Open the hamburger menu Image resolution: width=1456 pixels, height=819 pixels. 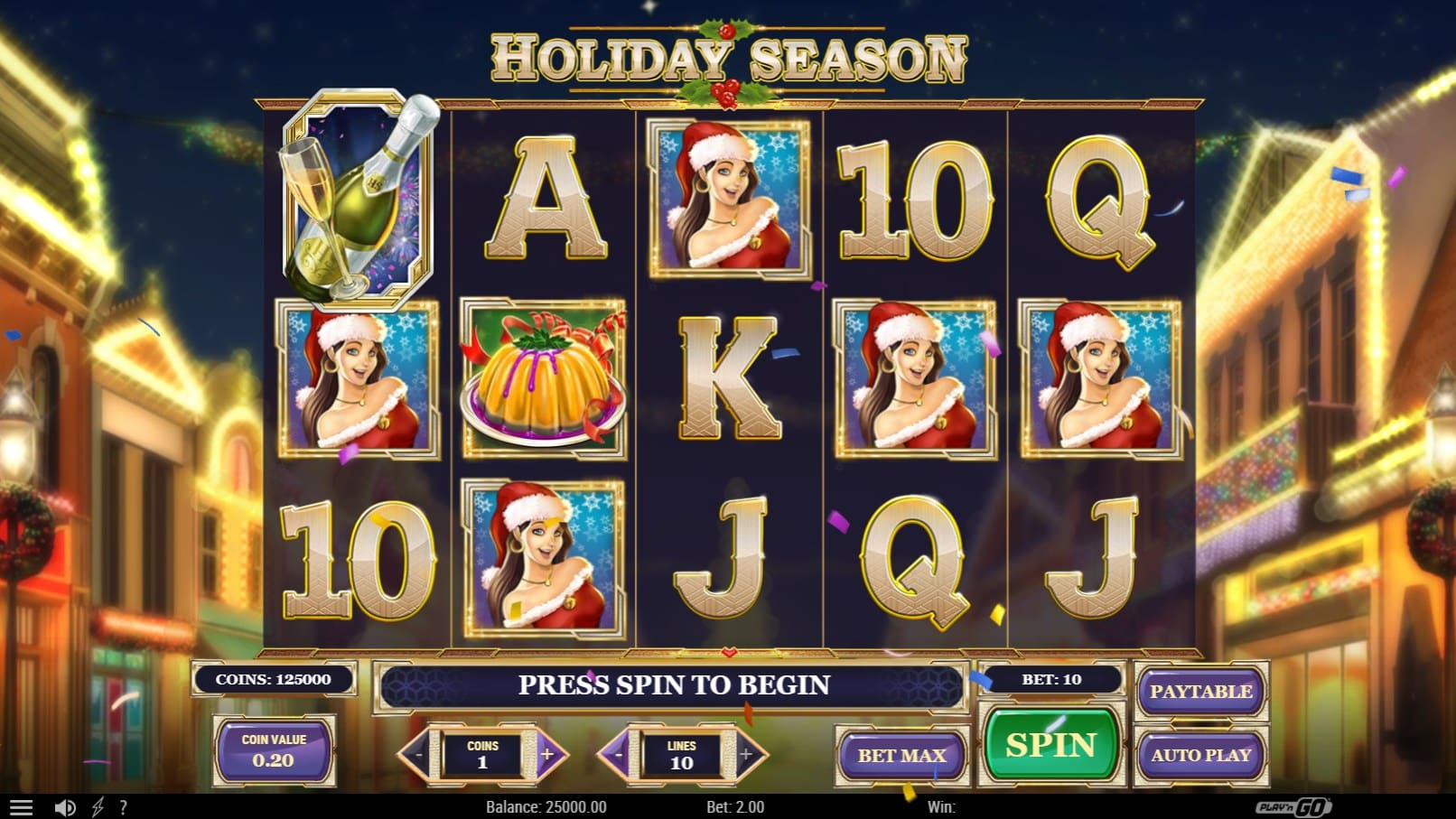point(20,807)
